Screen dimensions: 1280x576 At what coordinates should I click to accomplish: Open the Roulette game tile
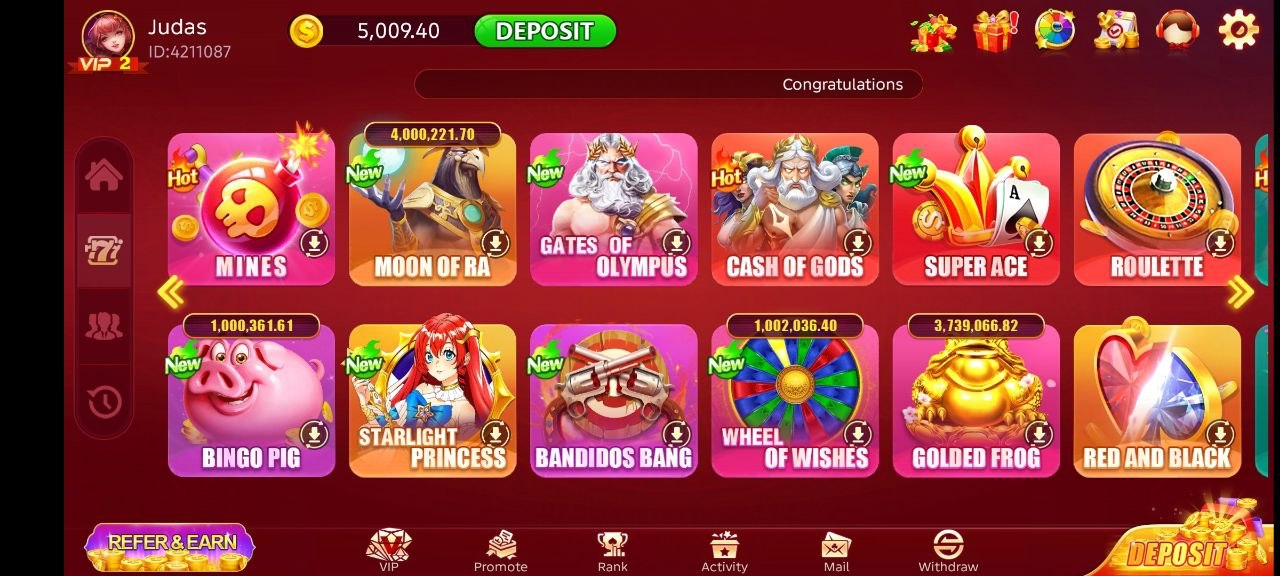click(x=1156, y=210)
